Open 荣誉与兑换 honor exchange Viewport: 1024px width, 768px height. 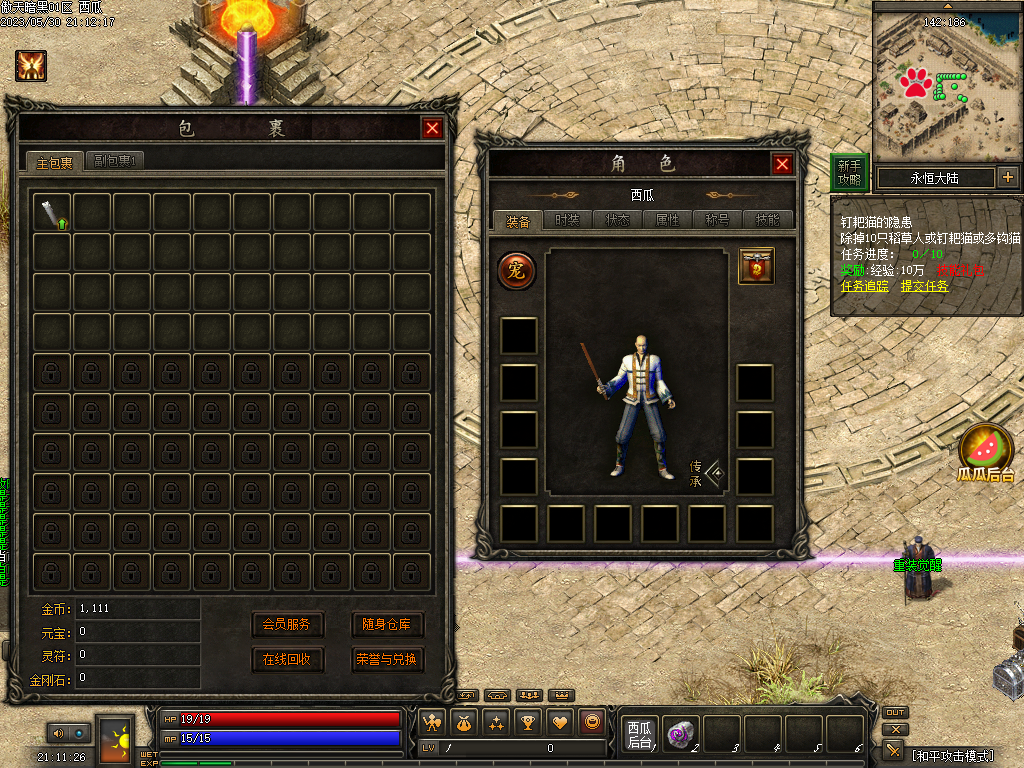tap(387, 660)
